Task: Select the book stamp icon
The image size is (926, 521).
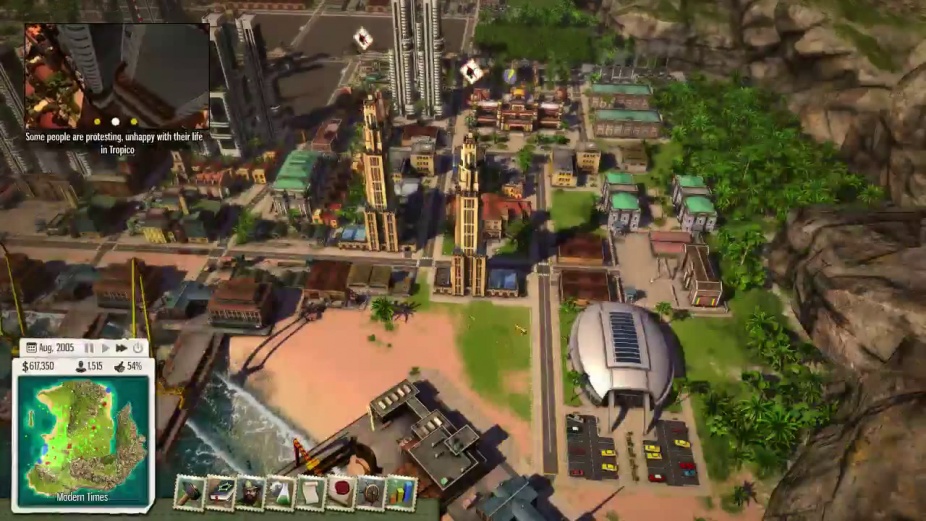Action: coord(219,492)
